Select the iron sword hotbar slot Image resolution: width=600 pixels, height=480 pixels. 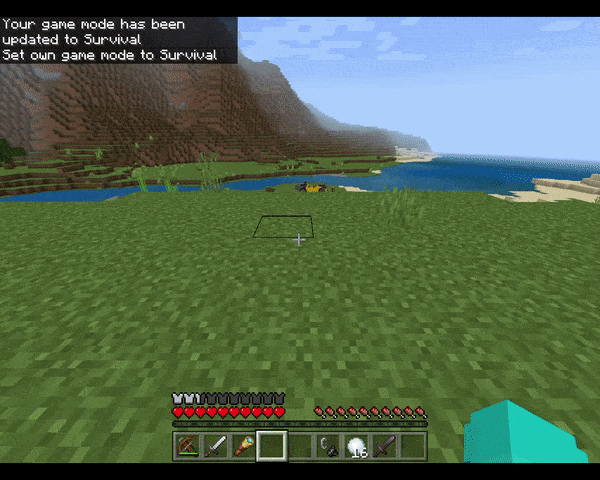[215, 446]
